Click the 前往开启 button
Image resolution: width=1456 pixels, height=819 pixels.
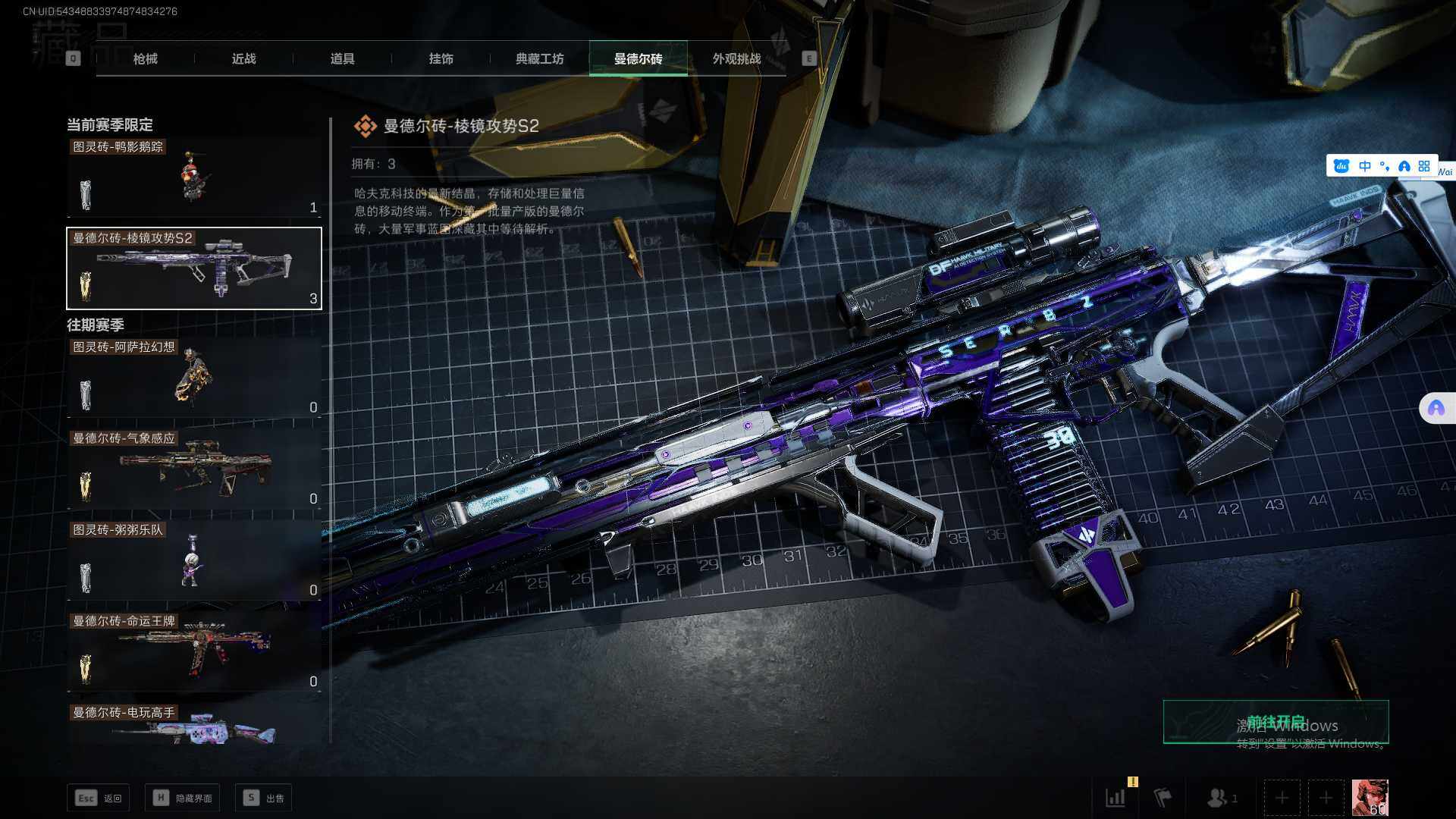(1276, 721)
